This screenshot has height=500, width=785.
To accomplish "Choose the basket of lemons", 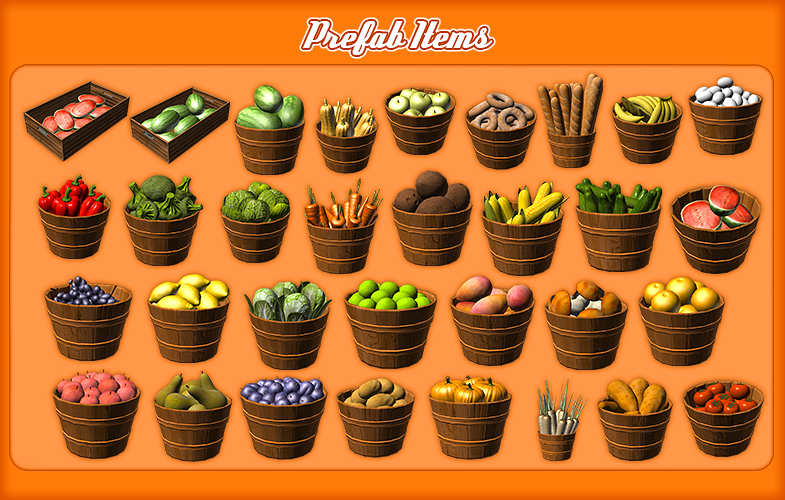I will (188, 322).
